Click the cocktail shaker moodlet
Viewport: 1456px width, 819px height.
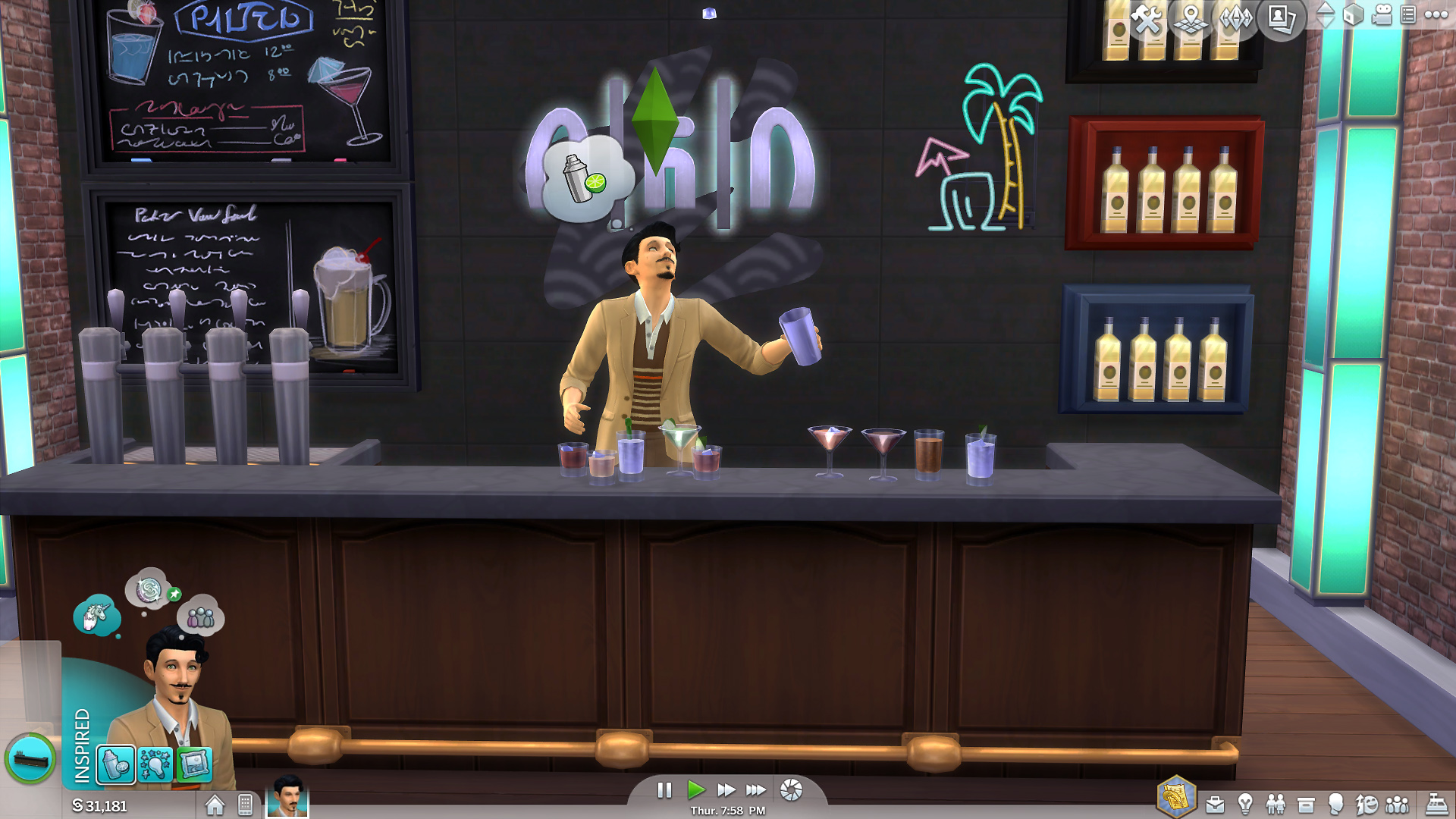tap(116, 764)
